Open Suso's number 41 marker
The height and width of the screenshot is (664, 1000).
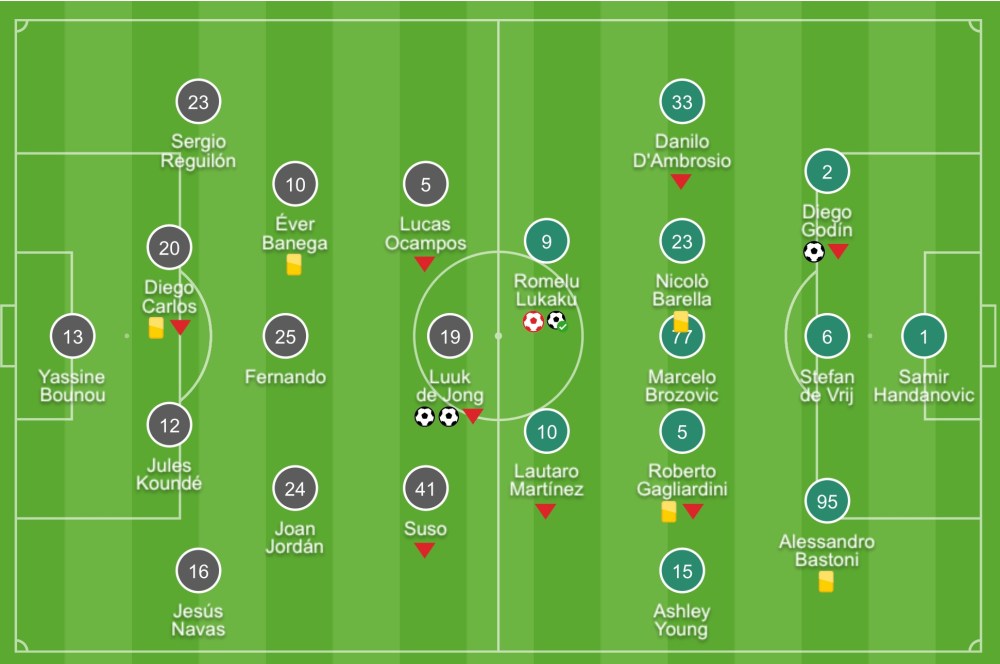[426, 489]
